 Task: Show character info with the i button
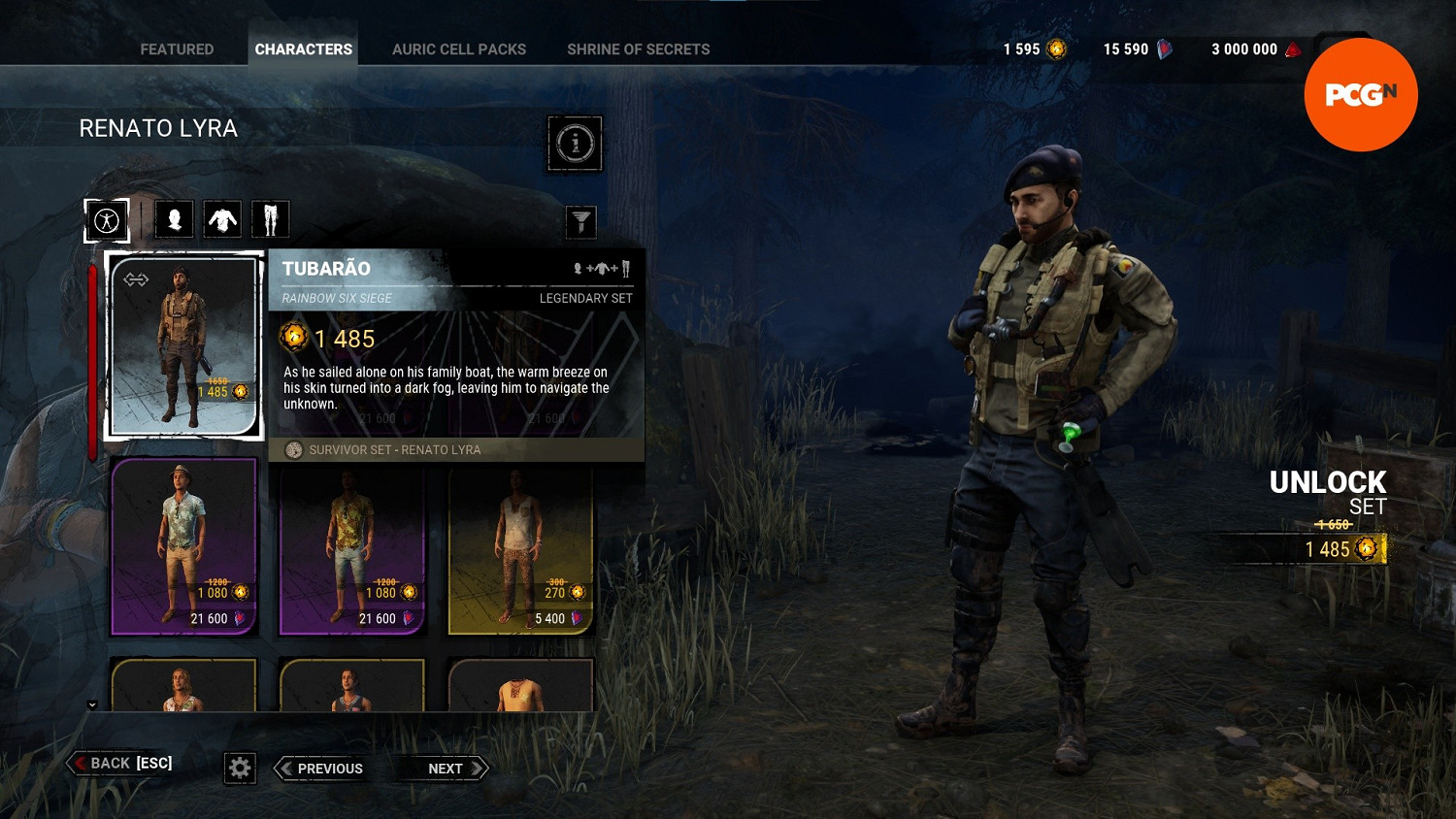coord(575,144)
